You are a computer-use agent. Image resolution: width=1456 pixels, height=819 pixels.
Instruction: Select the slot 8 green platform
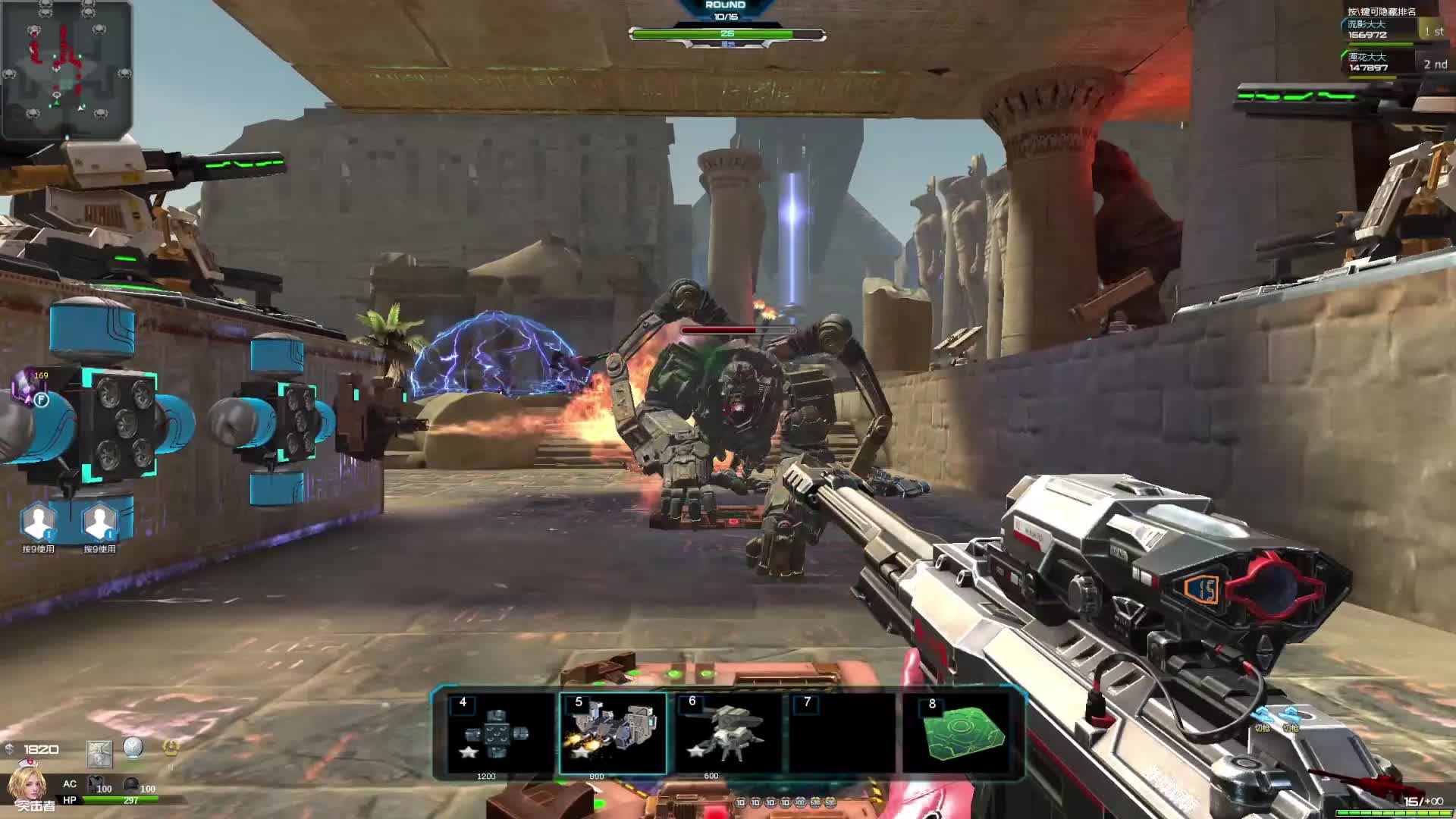coord(961,733)
